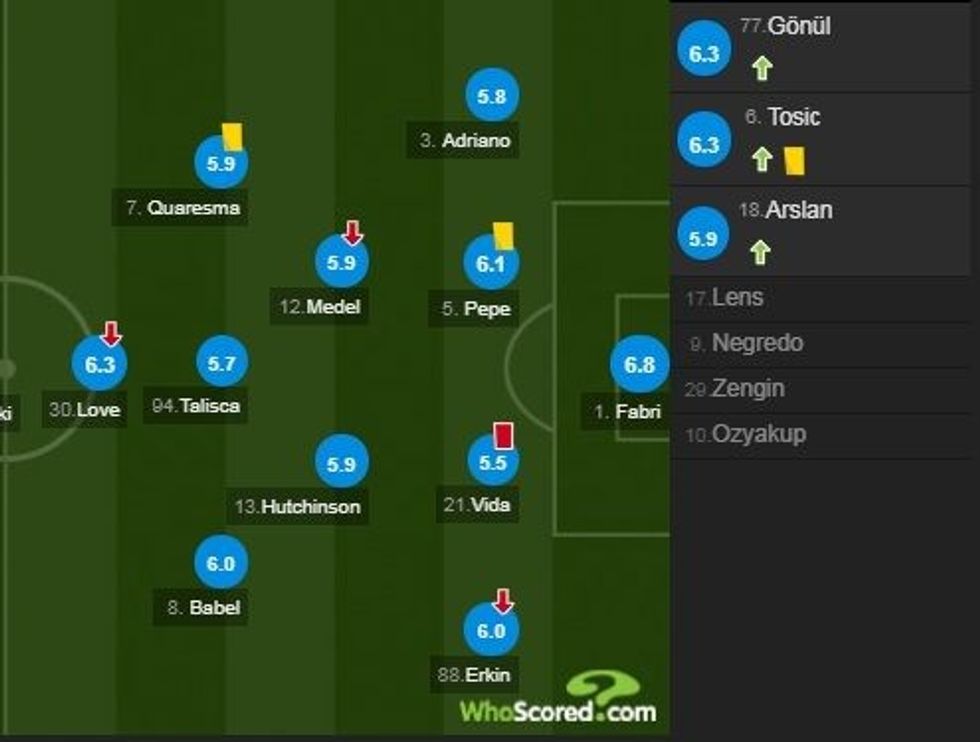
Task: Select Quaresma's rating badge
Action: [221, 164]
